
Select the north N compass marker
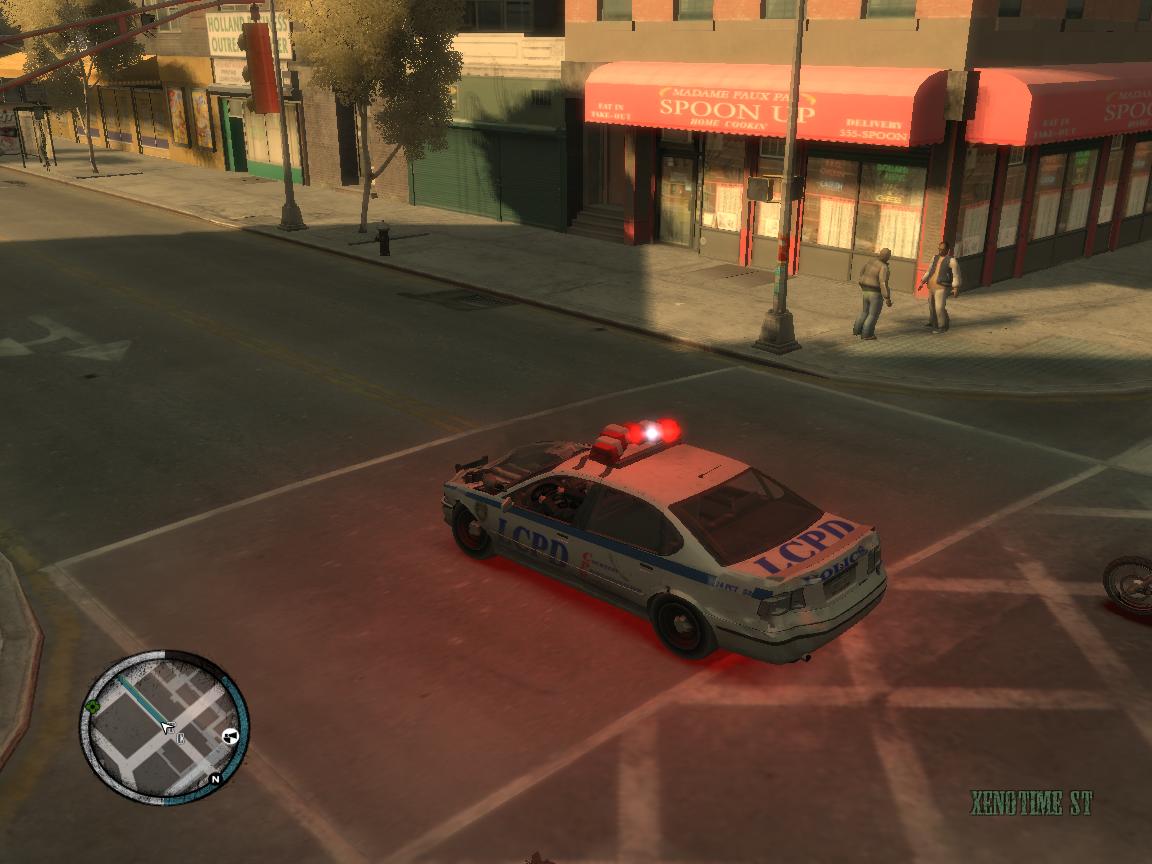(214, 779)
